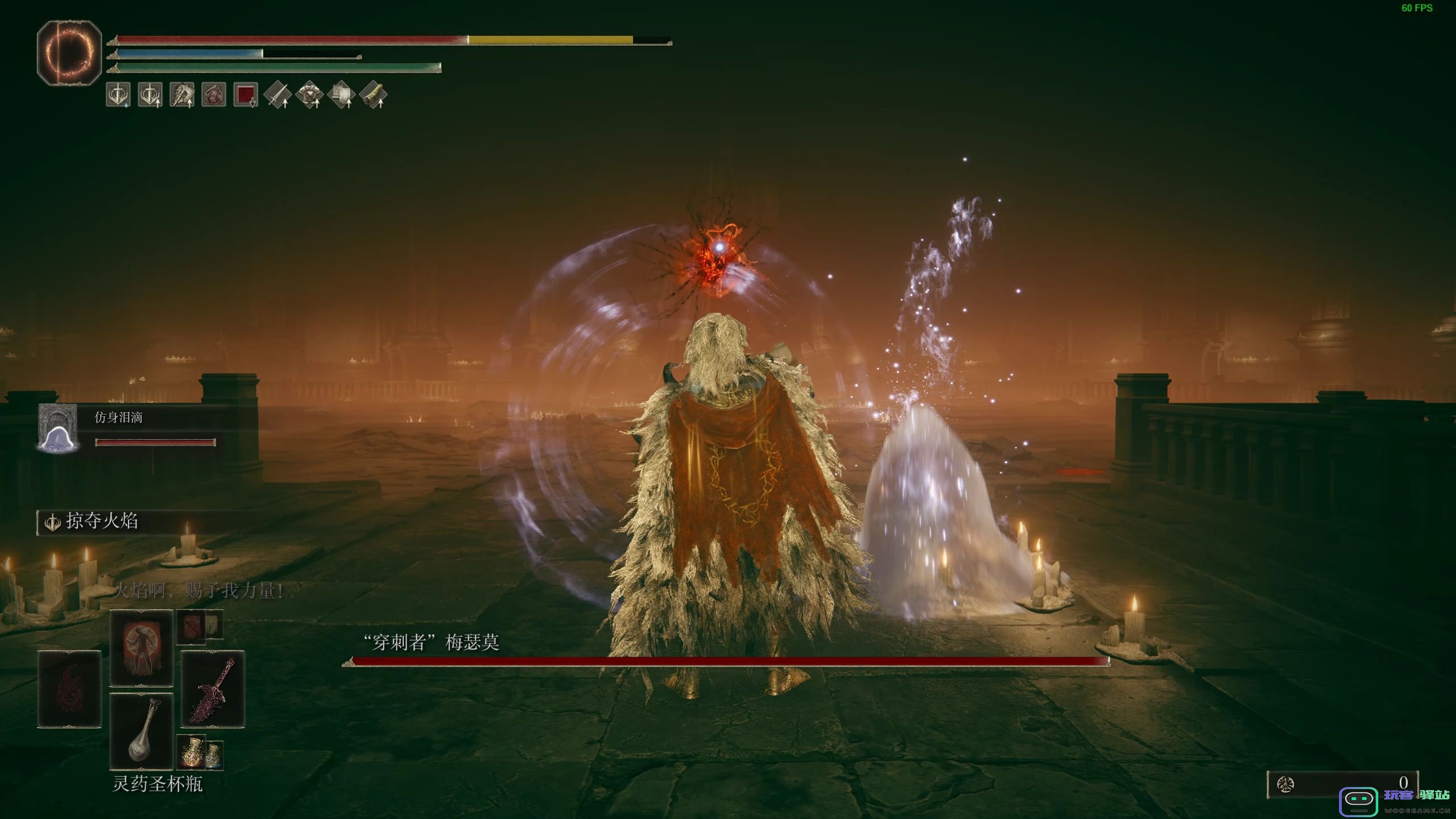
Task: Select the incantation slot with the human figure
Action: (141, 648)
